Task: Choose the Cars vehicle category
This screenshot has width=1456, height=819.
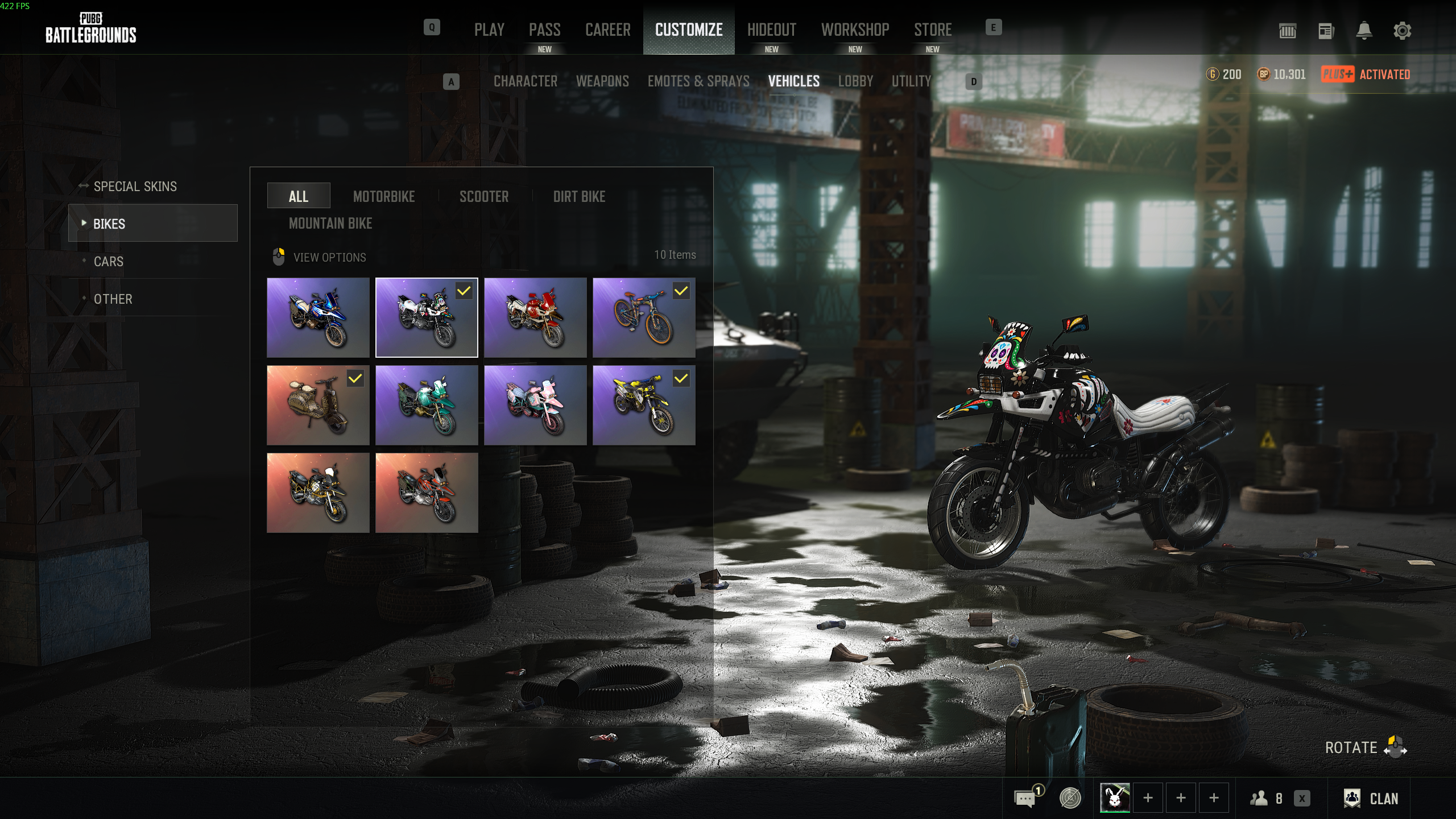Action: click(x=108, y=262)
